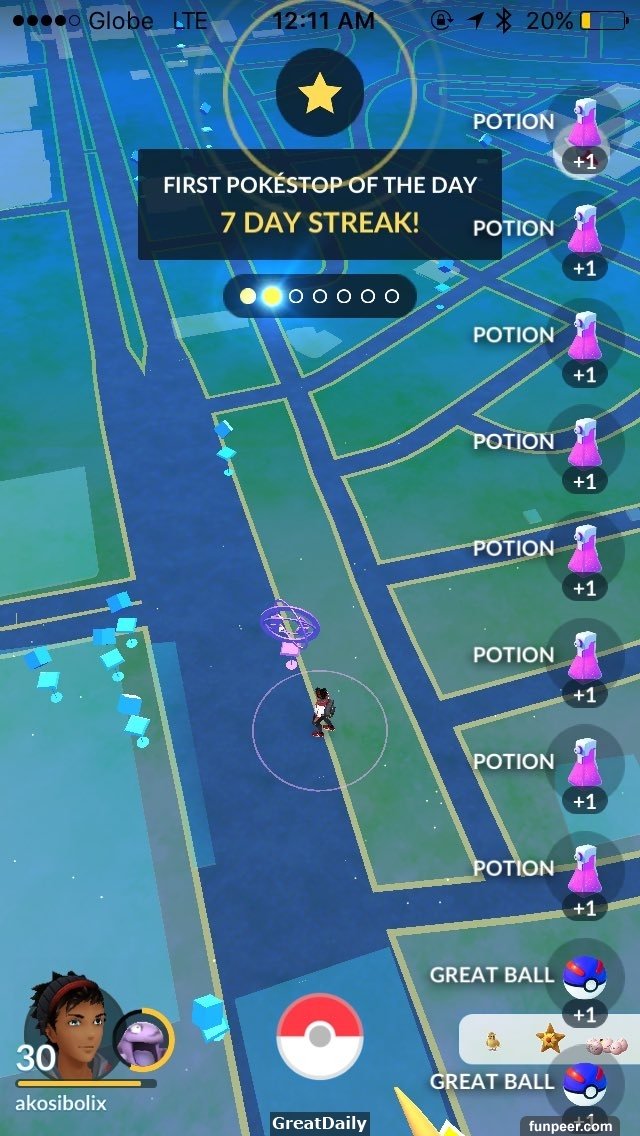Viewport: 640px width, 1136px height.
Task: Tap the buddy Pokémon portrait icon
Action: [143, 1040]
